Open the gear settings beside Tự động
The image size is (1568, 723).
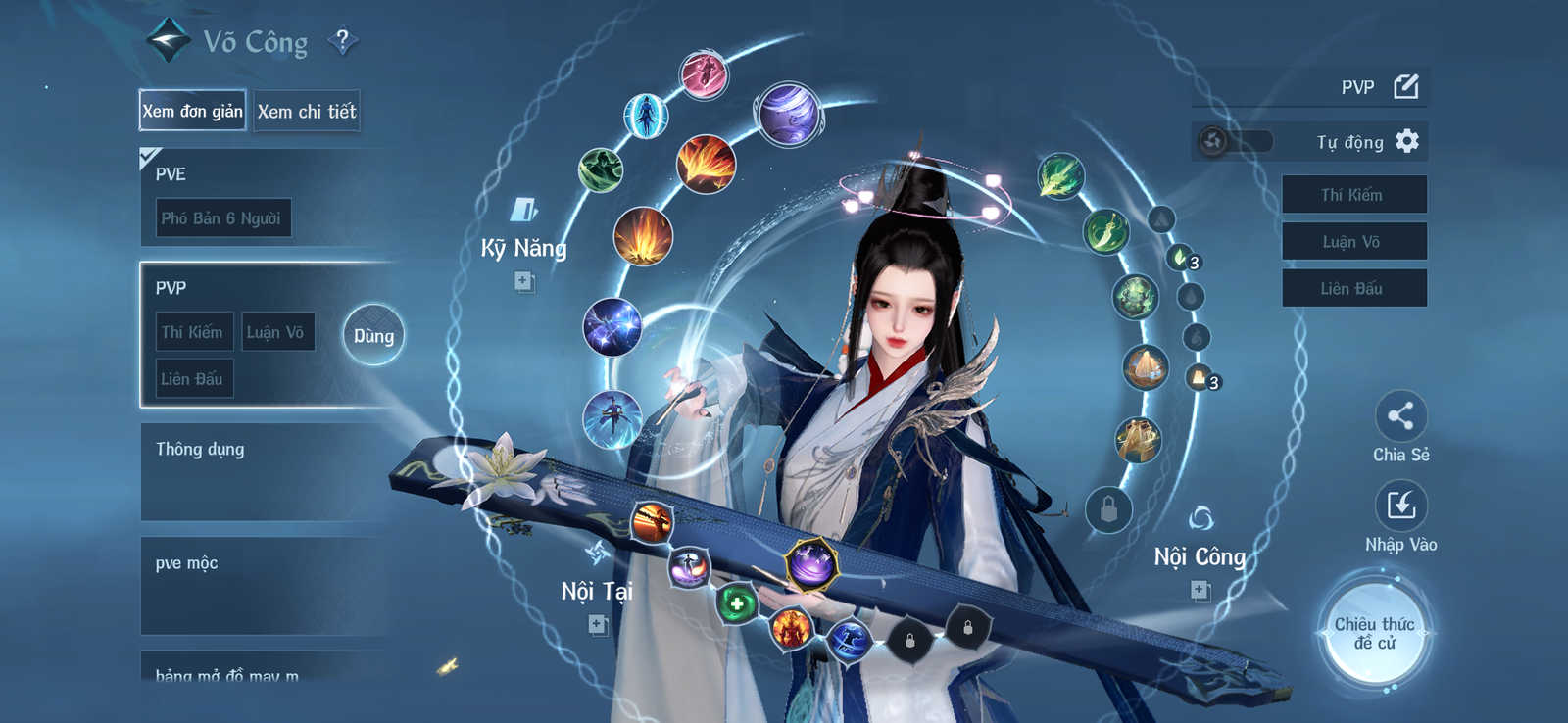click(x=1408, y=141)
